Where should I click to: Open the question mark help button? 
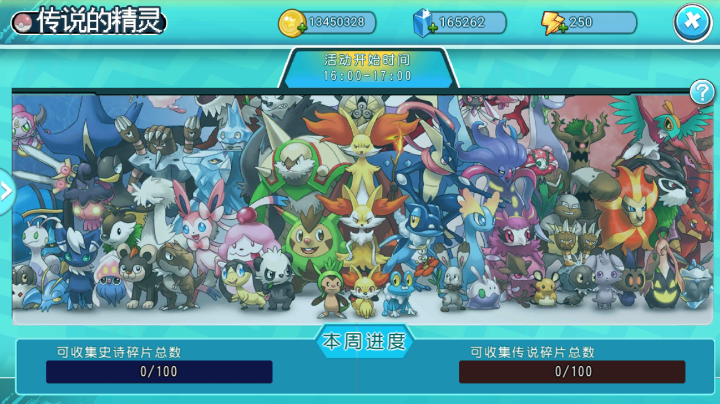click(x=702, y=93)
